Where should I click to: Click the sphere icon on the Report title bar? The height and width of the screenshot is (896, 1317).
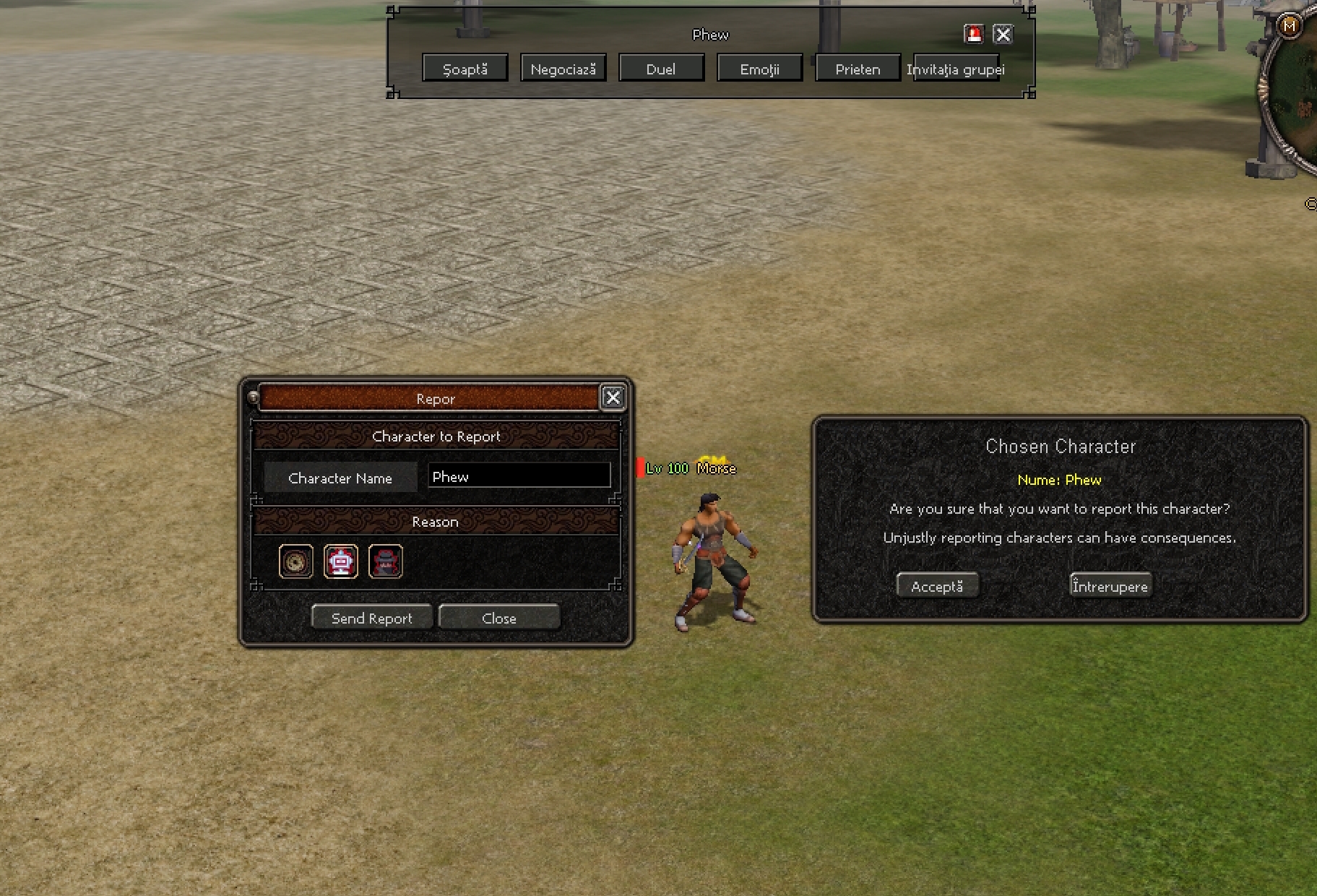click(x=252, y=398)
